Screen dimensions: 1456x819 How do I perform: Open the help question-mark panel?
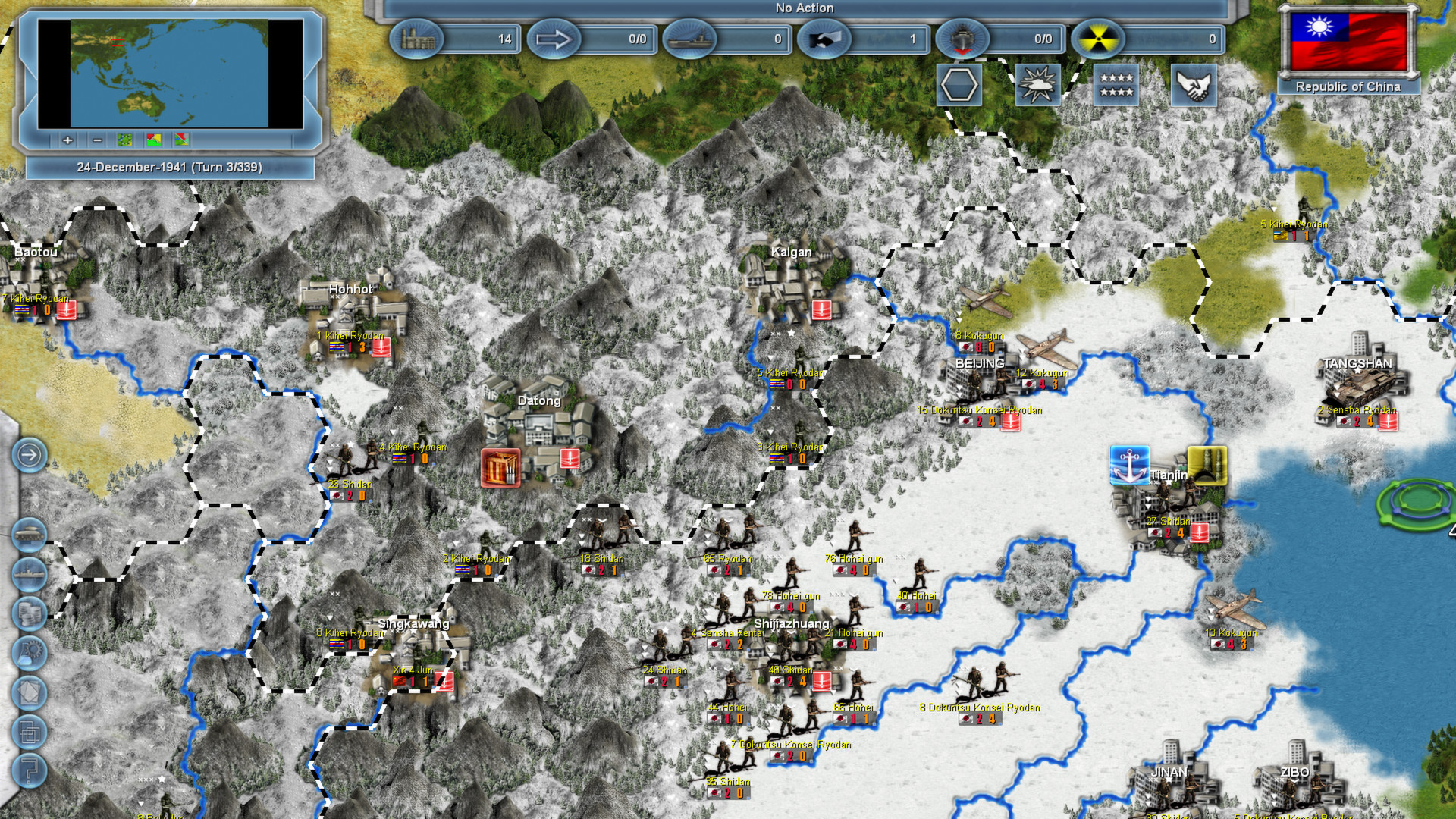pos(29,770)
